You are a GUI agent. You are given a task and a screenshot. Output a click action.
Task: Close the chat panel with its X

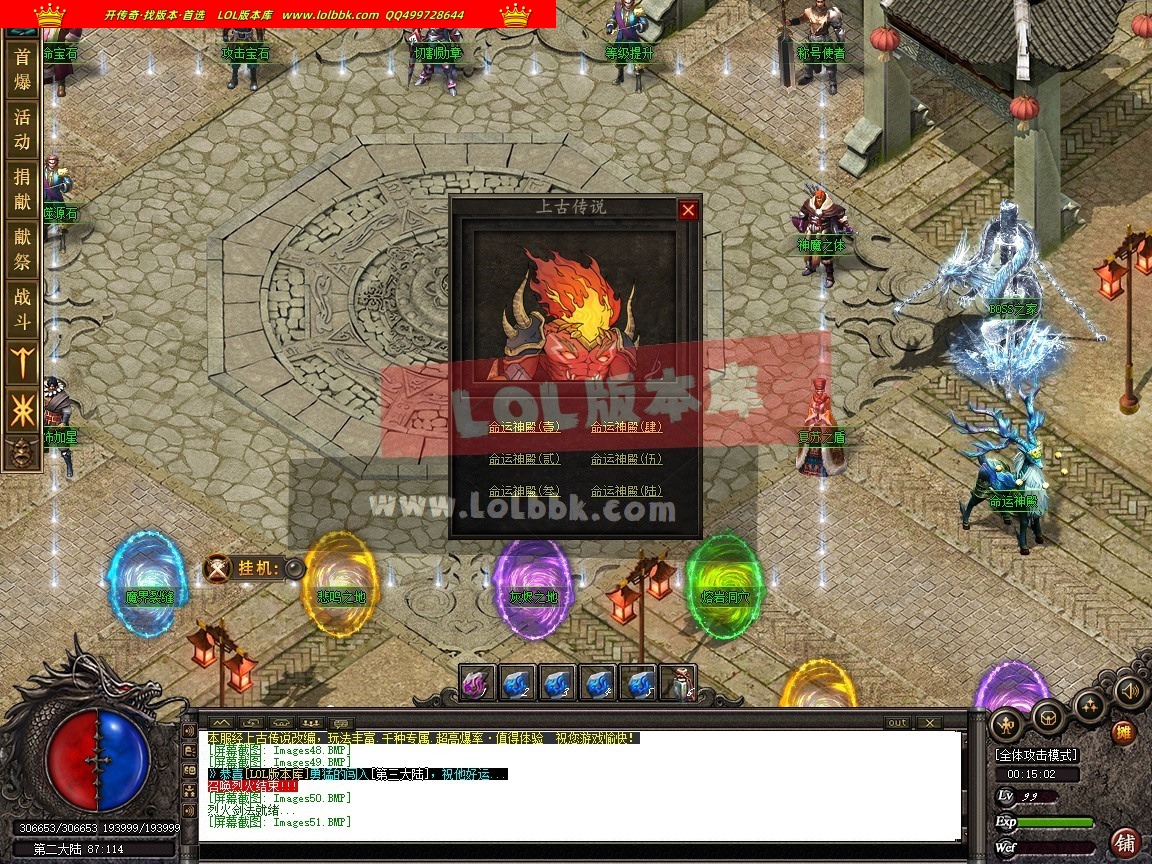[x=929, y=723]
